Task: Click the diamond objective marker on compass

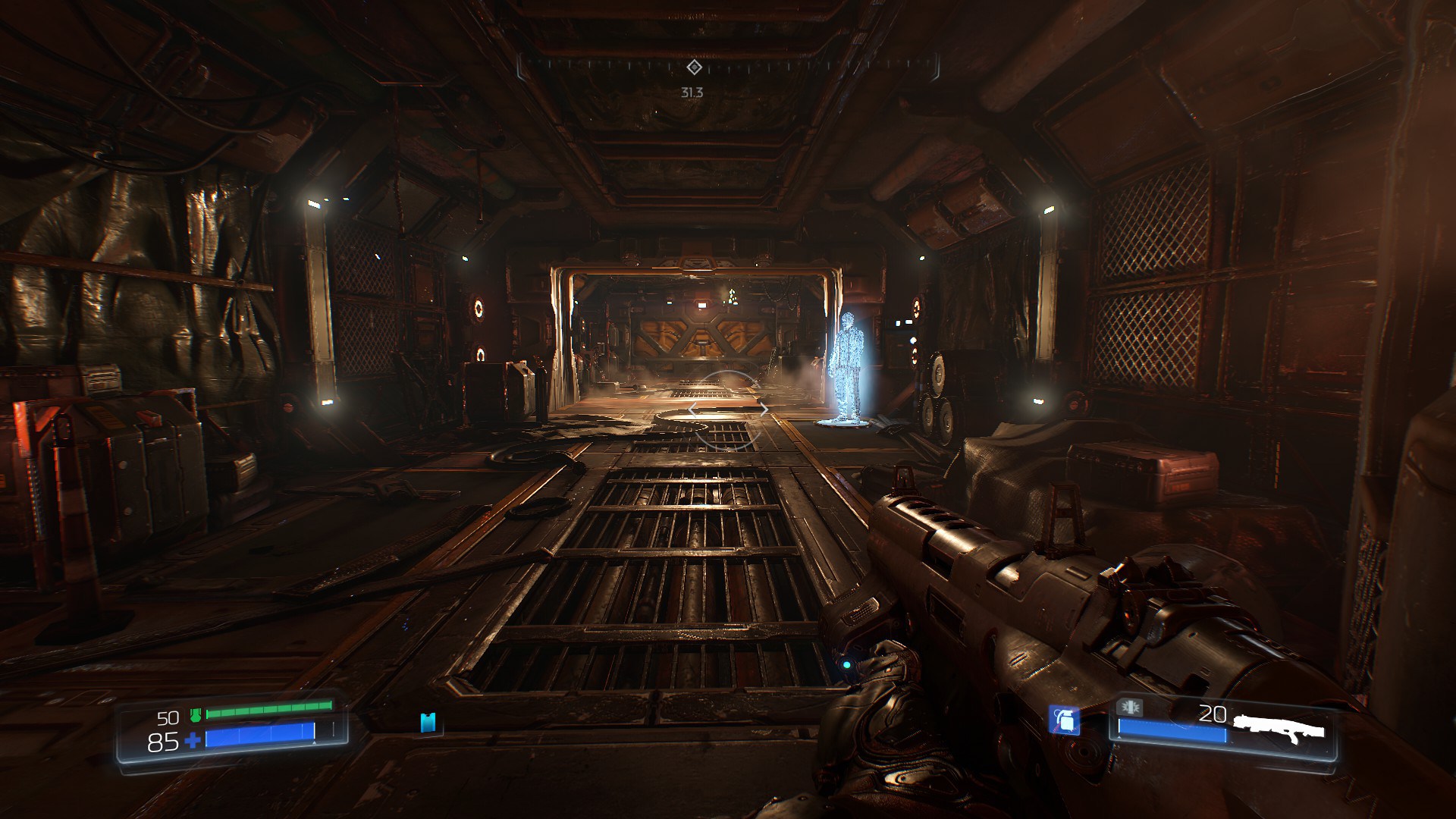Action: coord(693,67)
